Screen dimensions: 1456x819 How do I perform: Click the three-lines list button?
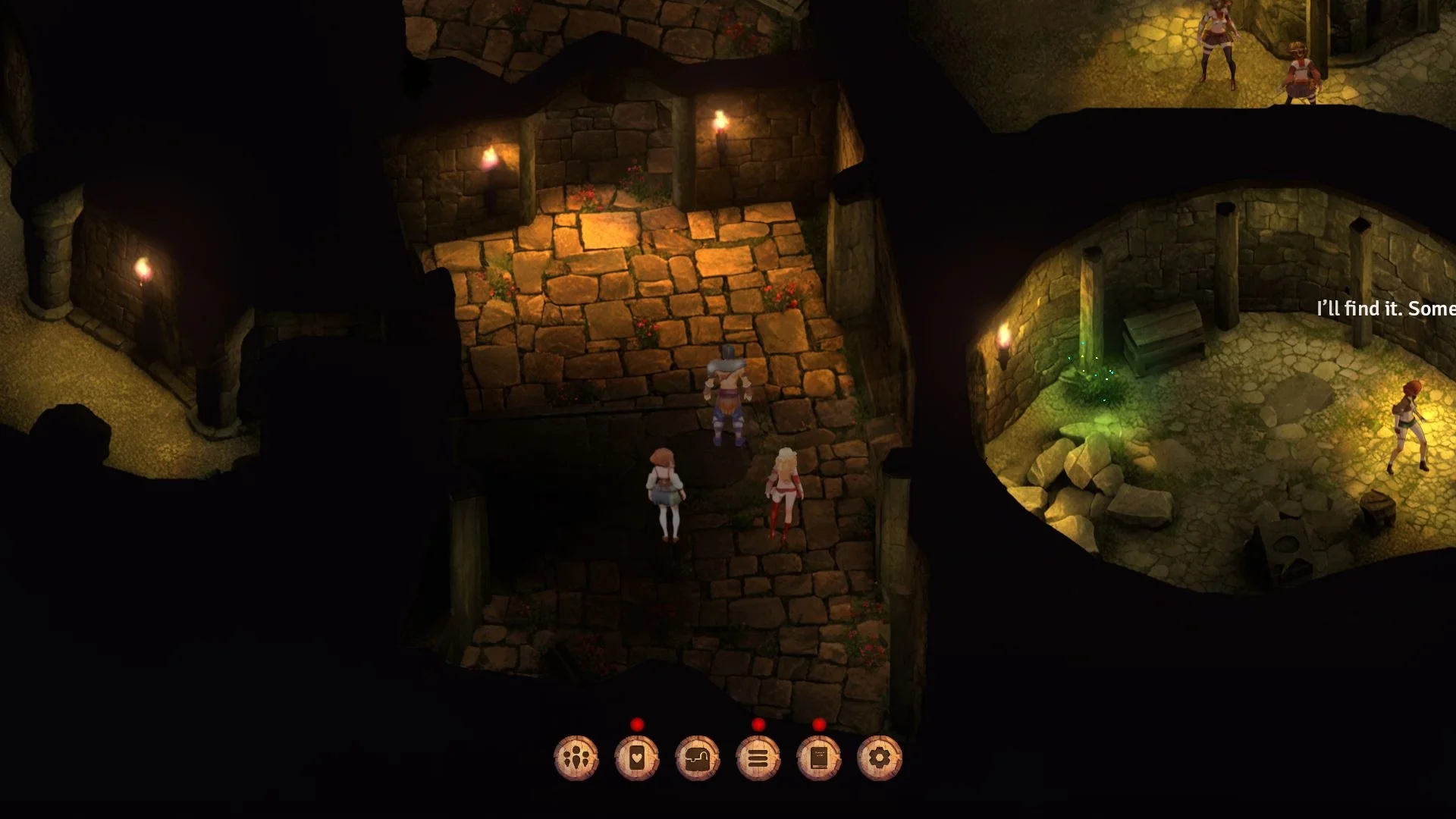click(758, 758)
